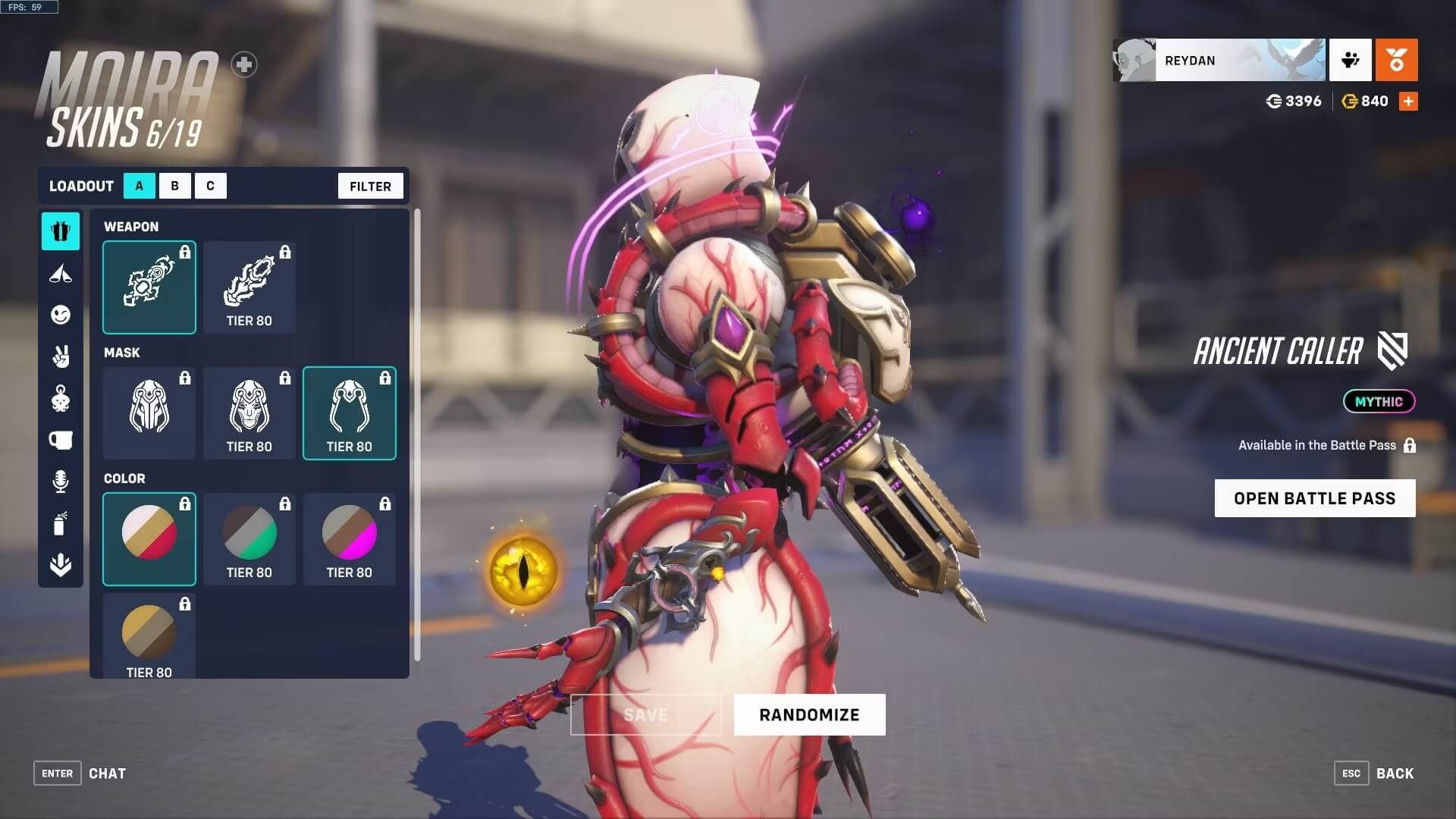Open the Battle Pass
This screenshot has height=819, width=1456.
pos(1314,498)
